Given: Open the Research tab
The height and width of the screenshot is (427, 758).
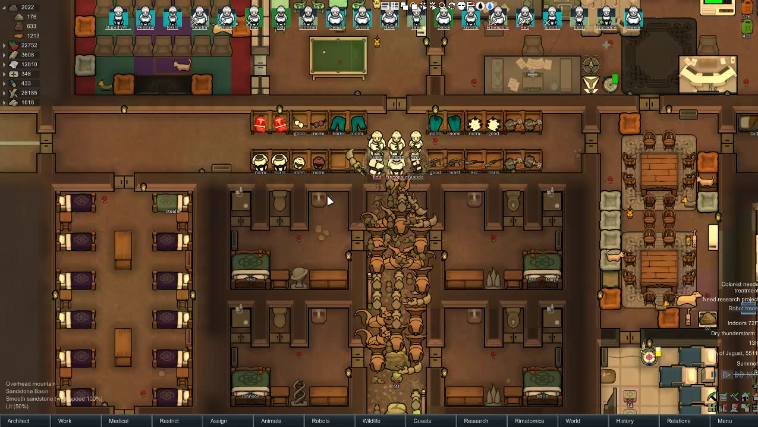Looking at the screenshot, I should click(x=474, y=421).
